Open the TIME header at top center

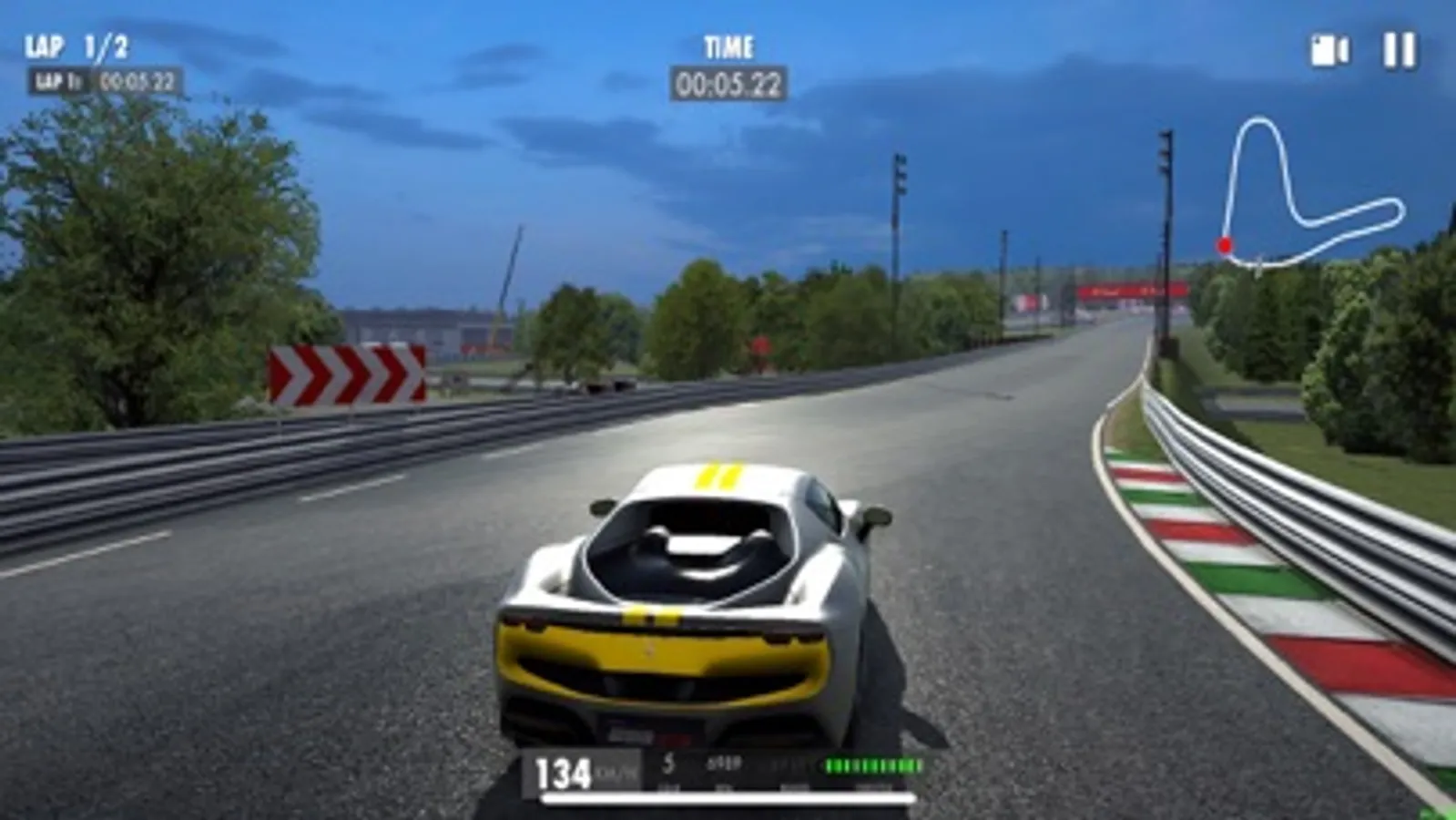tap(727, 42)
